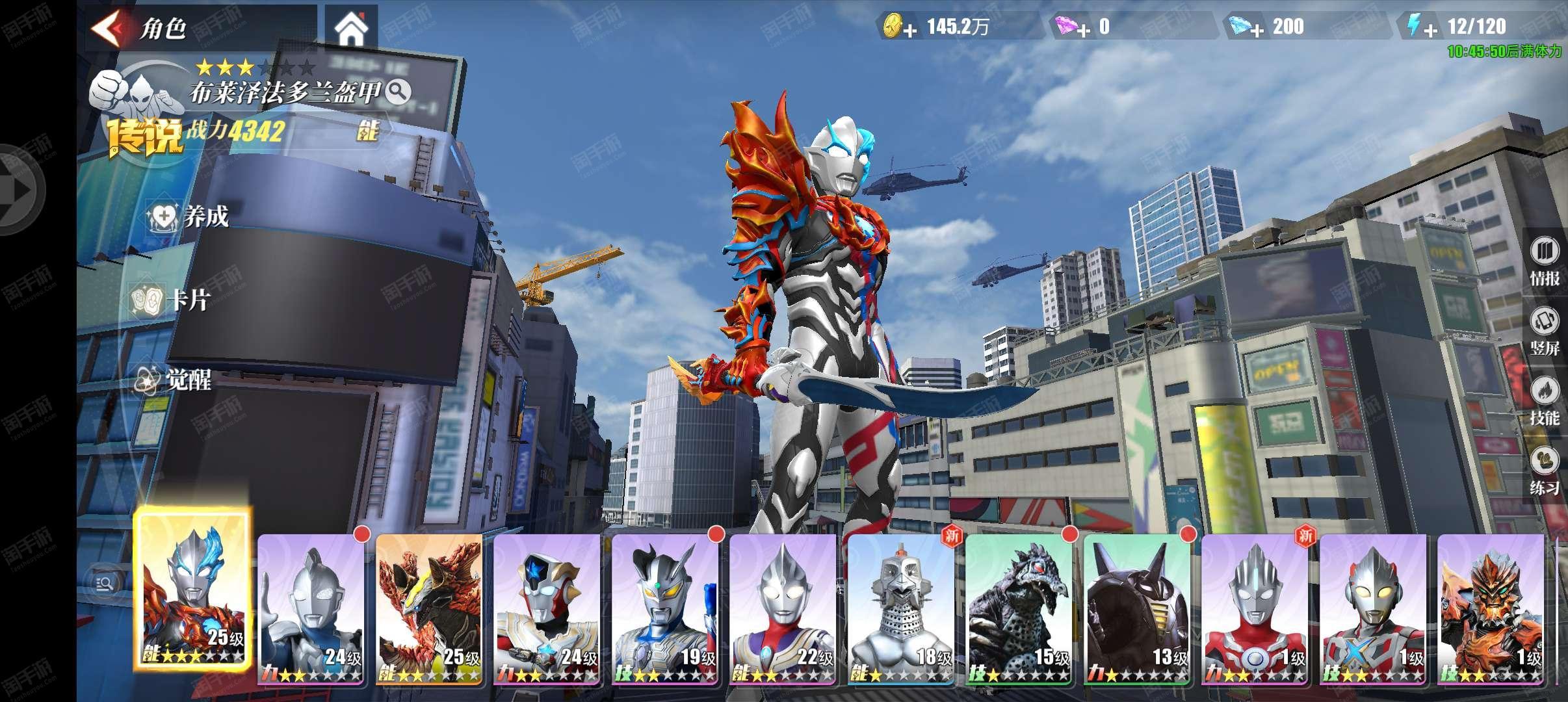
Task: Open the 觉醒 awakening menu
Action: coord(173,380)
